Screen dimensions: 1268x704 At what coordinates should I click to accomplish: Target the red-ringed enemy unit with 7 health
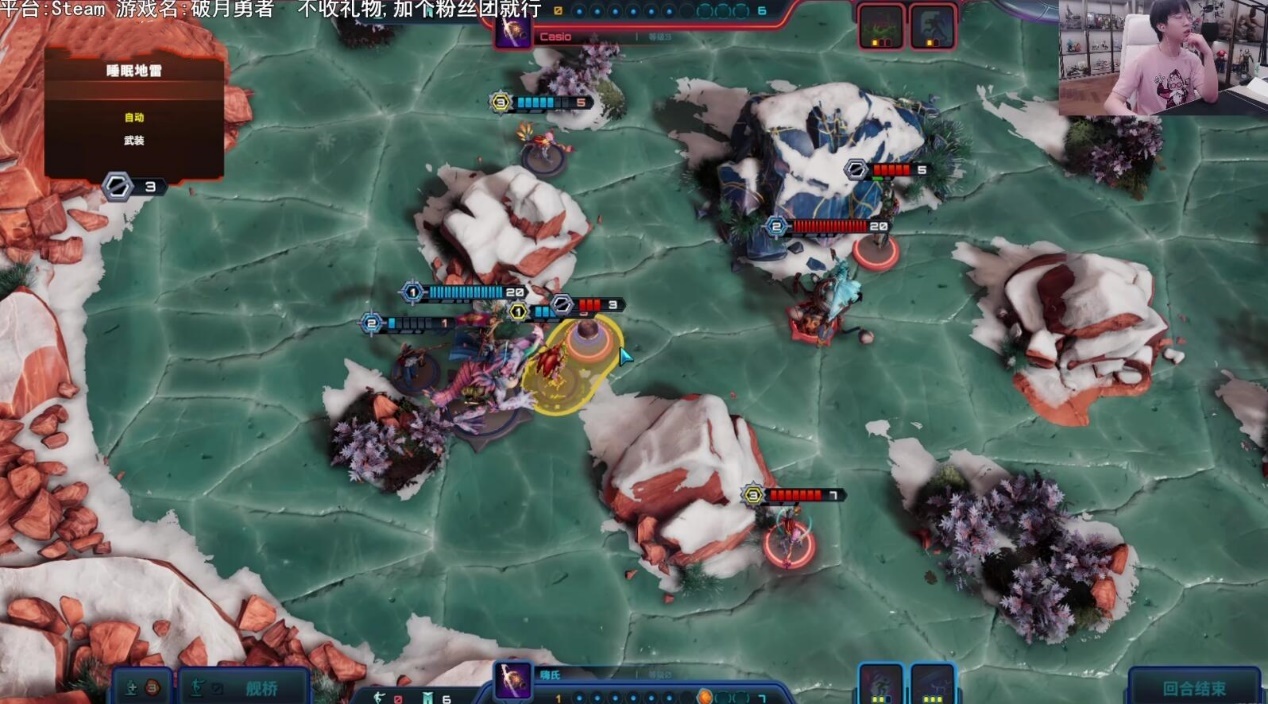(789, 543)
